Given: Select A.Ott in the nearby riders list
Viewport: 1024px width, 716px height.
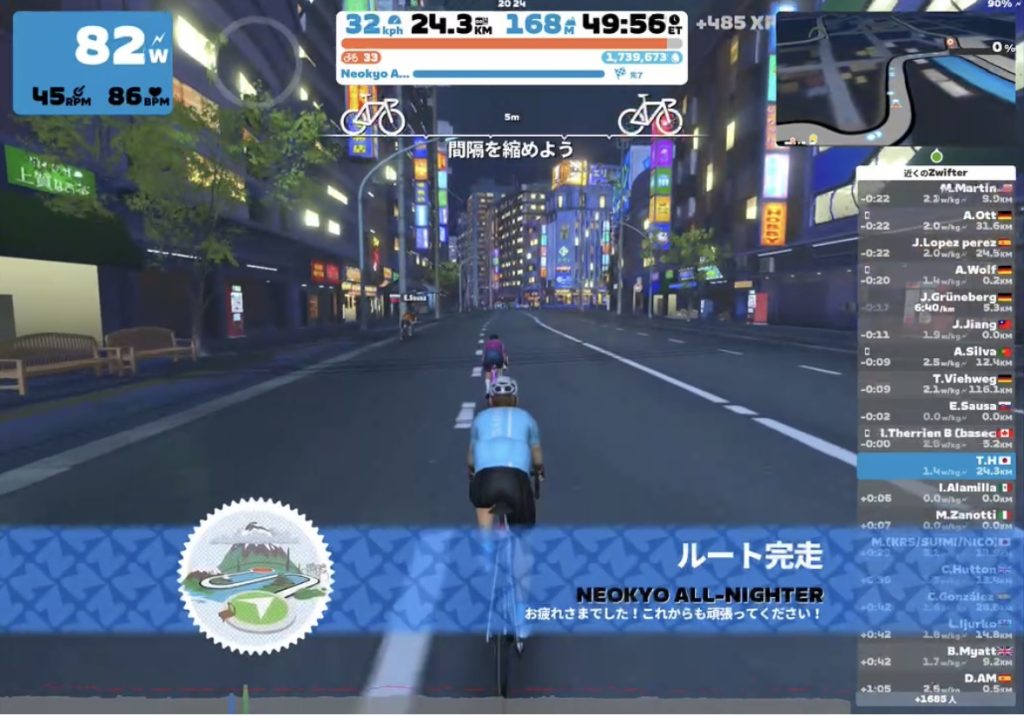Looking at the screenshot, I should pos(936,220).
